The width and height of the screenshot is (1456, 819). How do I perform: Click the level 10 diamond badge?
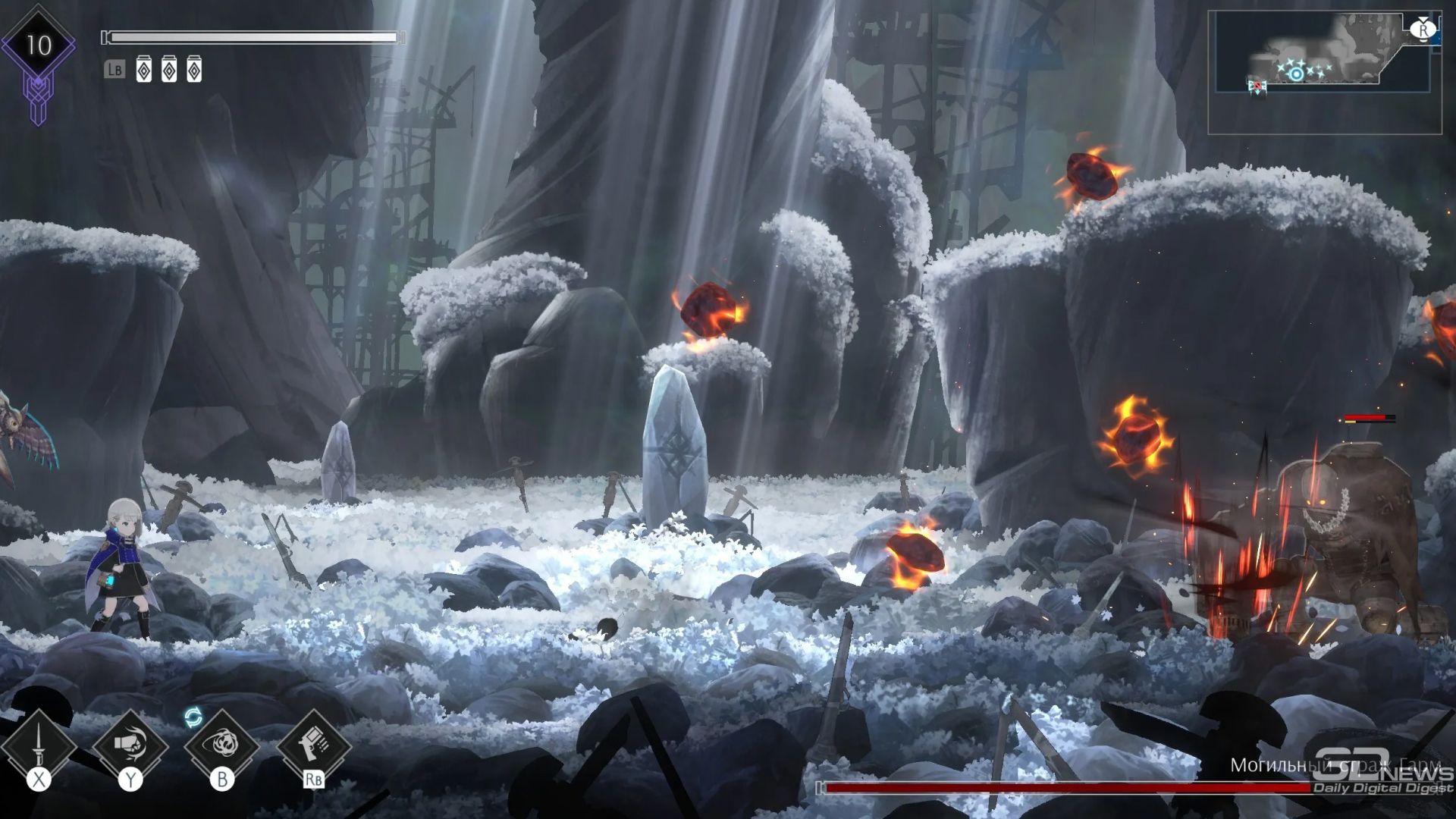click(x=38, y=45)
